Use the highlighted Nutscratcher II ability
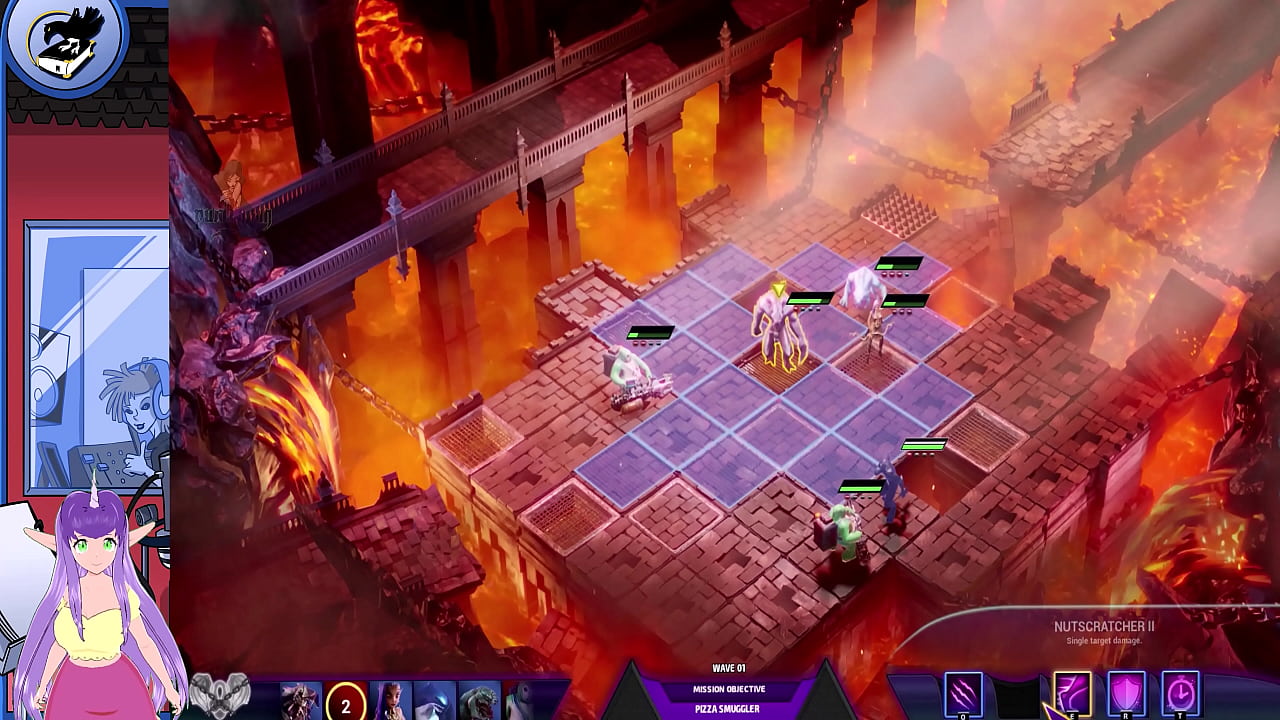 click(1072, 693)
